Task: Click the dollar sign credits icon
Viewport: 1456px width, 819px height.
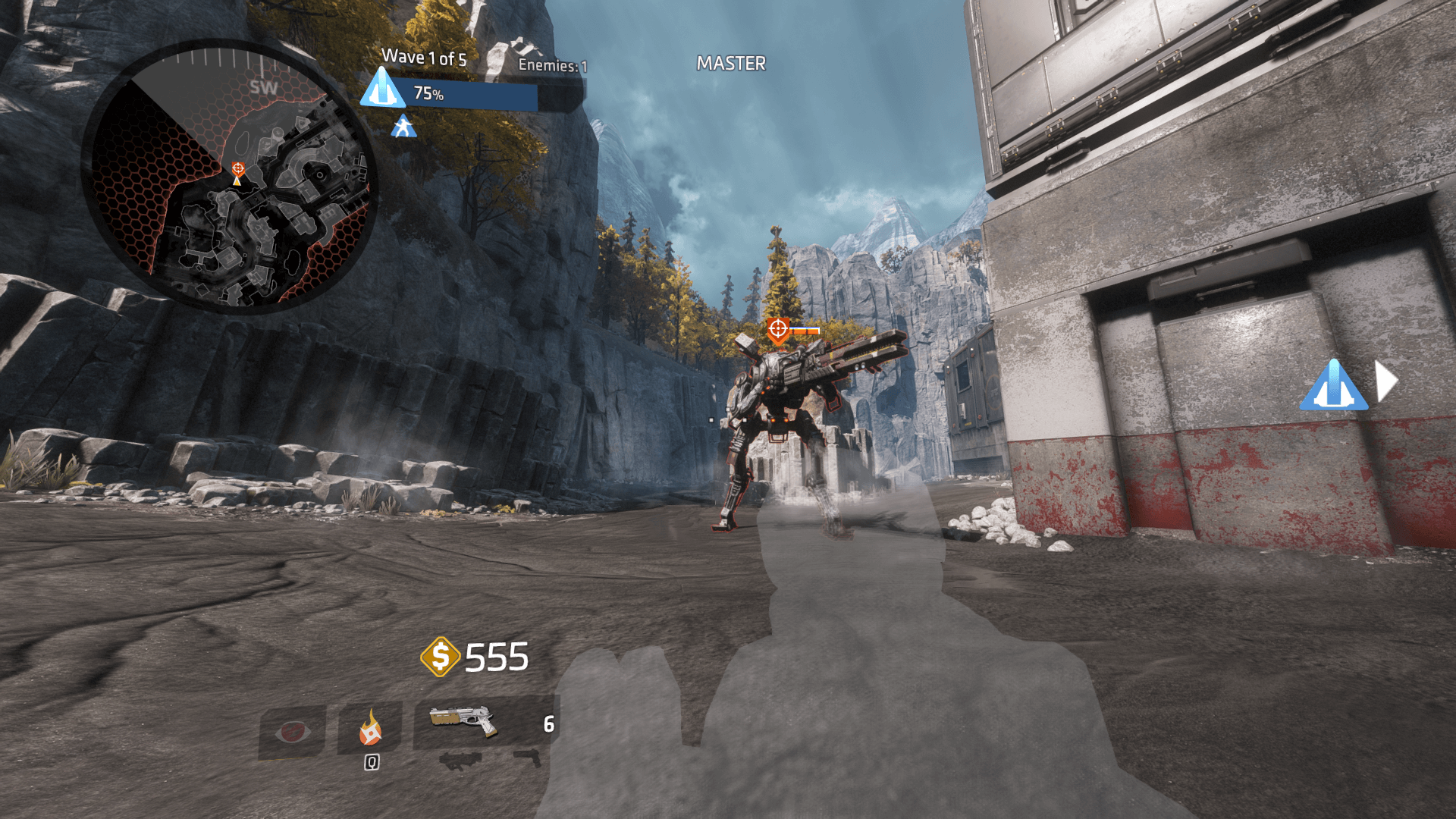Action: [442, 657]
